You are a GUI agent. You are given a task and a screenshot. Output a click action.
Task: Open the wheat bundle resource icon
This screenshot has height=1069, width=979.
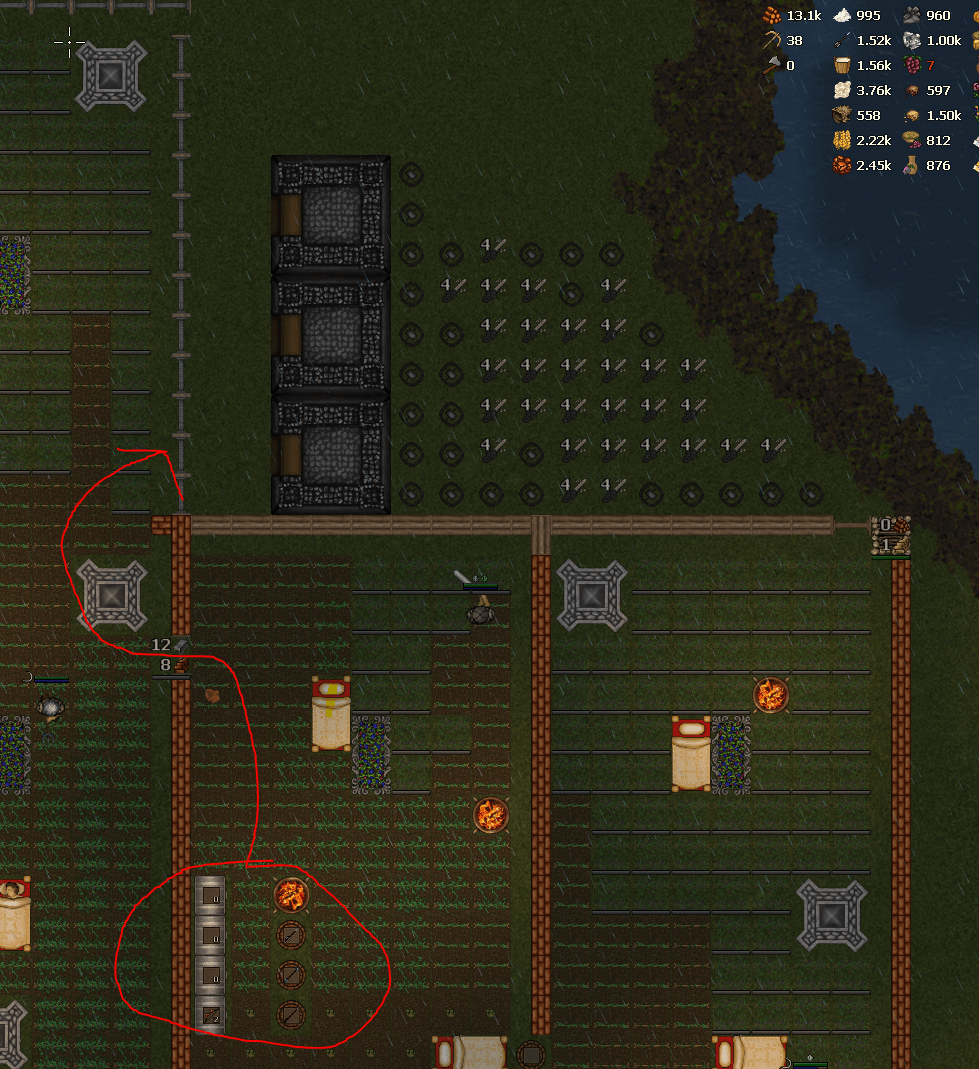[842, 141]
